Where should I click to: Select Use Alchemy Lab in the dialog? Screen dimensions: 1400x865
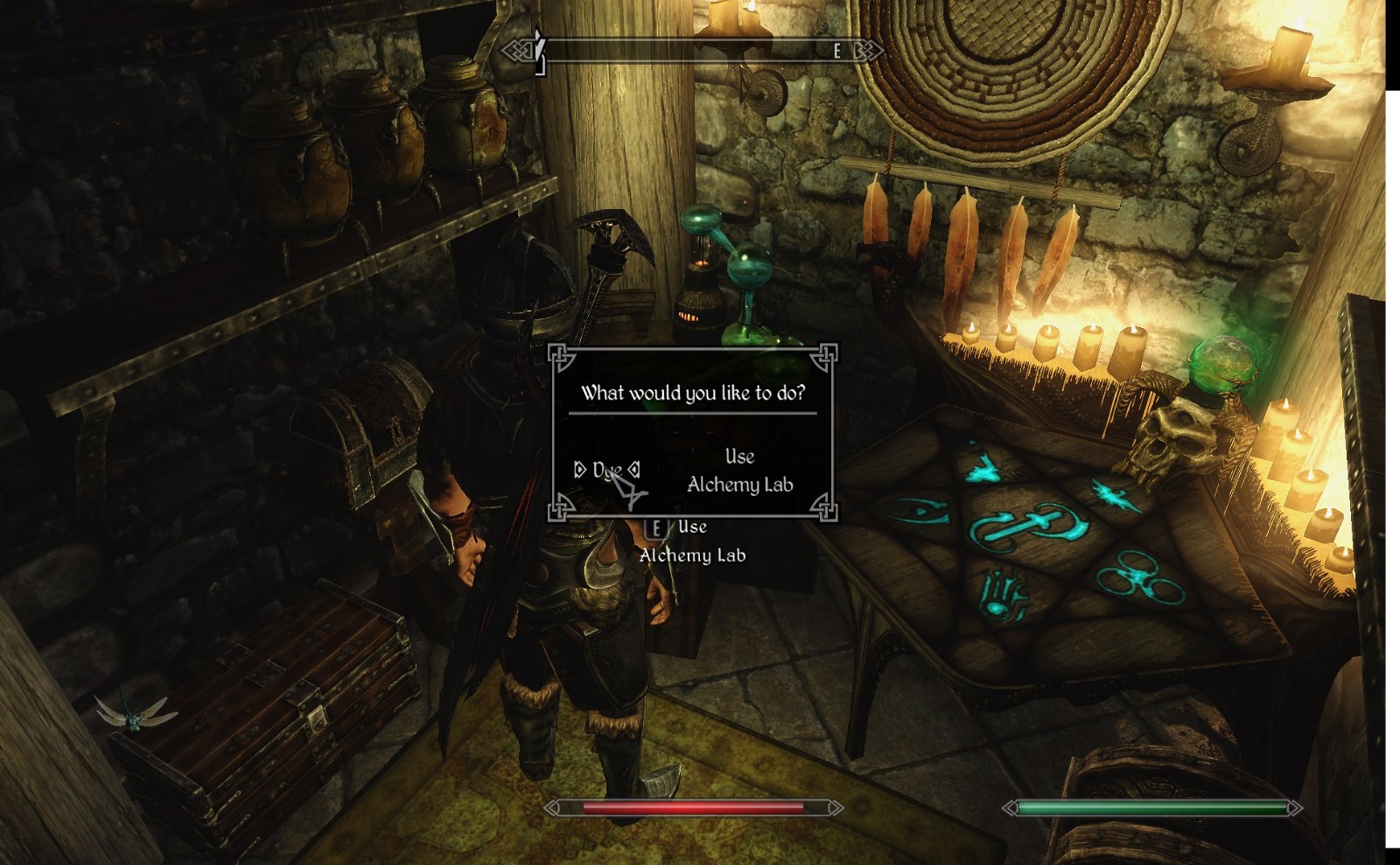pyautogui.click(x=739, y=471)
